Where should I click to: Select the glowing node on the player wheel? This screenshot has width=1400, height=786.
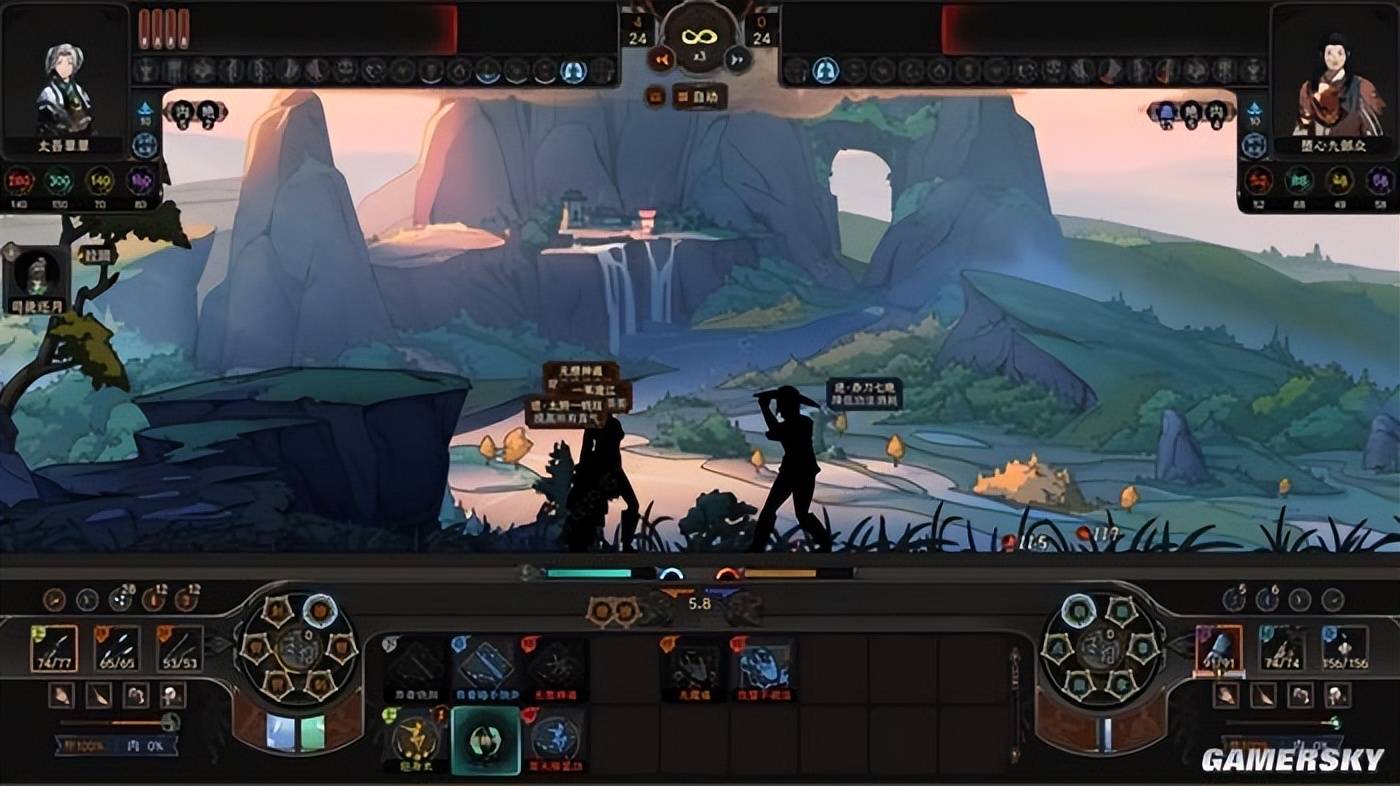point(320,607)
